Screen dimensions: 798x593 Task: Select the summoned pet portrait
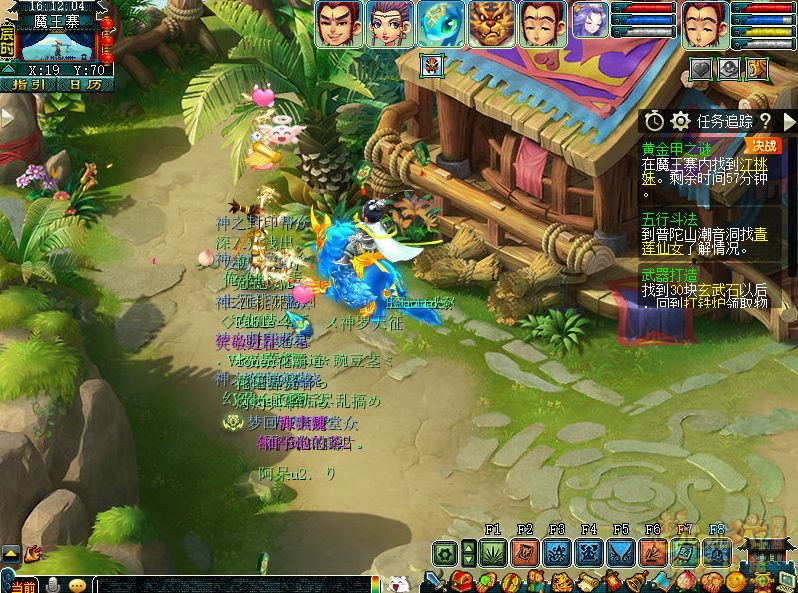(x=590, y=20)
